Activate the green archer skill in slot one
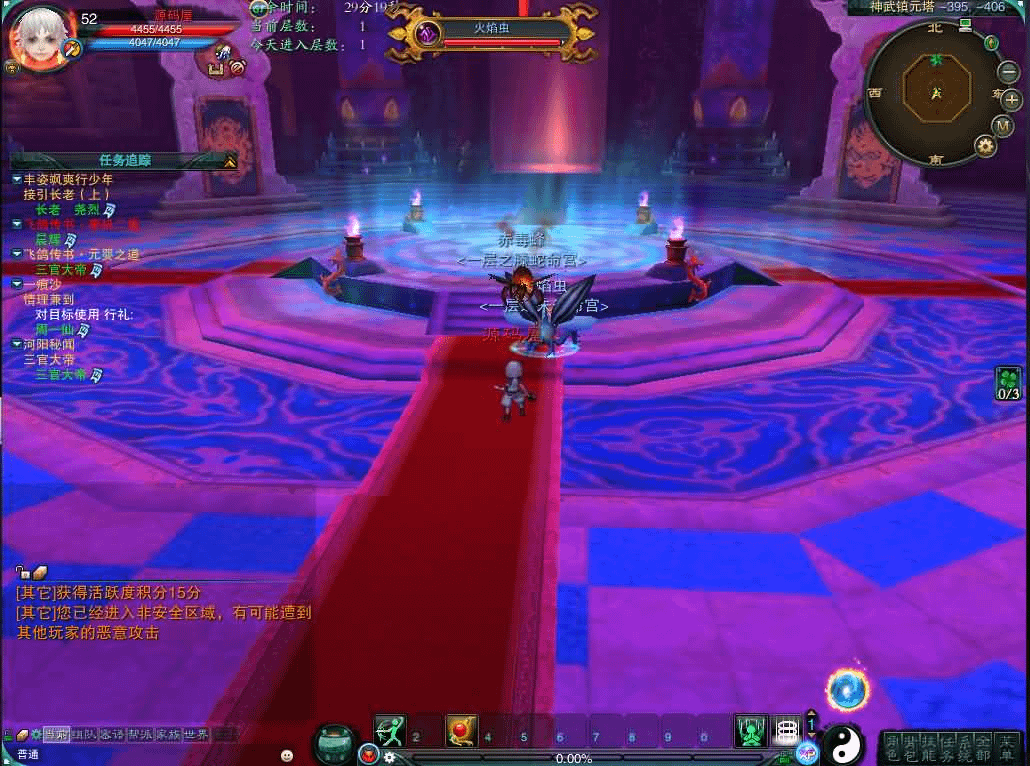 pyautogui.click(x=390, y=731)
